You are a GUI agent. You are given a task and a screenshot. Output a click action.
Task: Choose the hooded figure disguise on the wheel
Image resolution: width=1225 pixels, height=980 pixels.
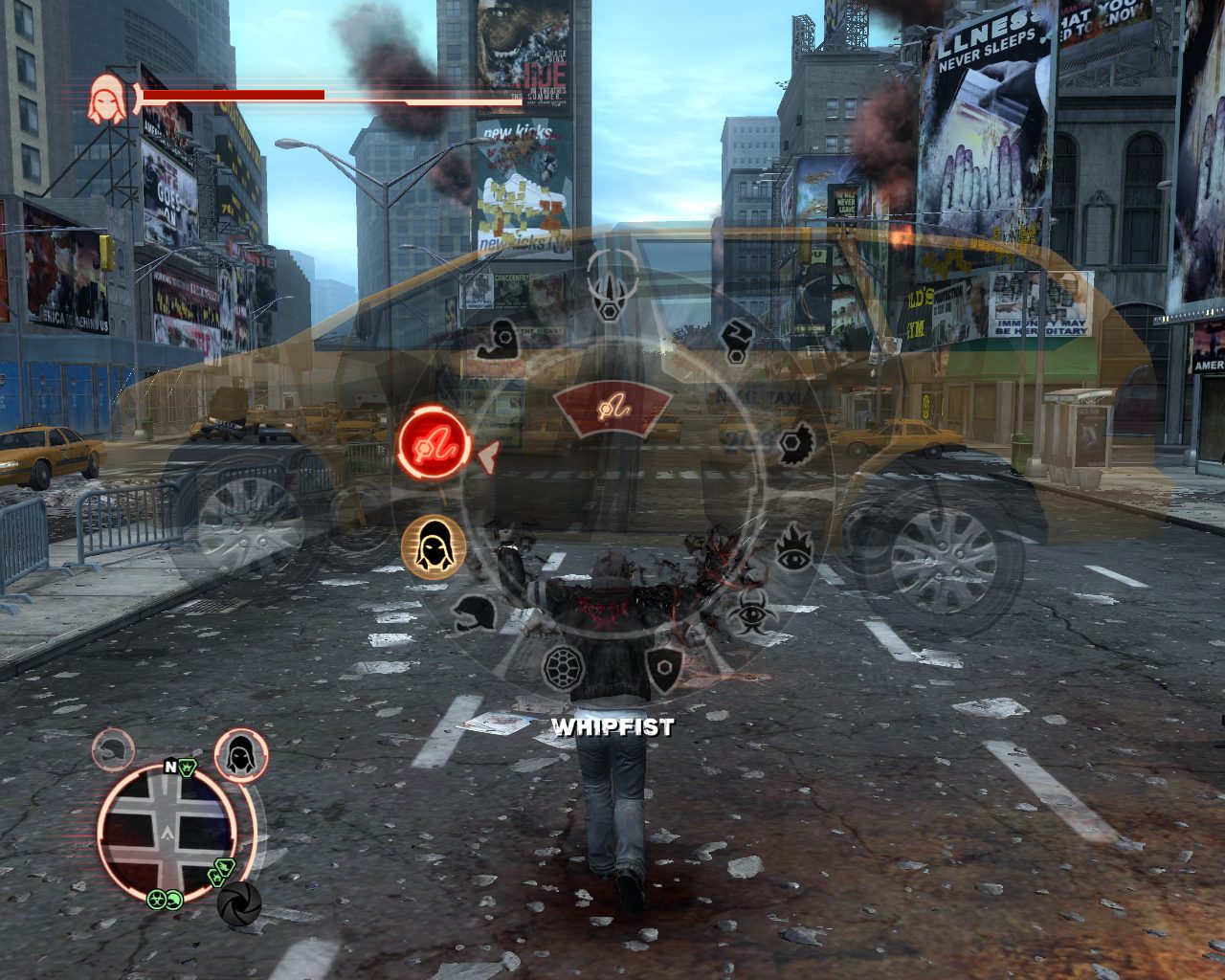pos(434,547)
